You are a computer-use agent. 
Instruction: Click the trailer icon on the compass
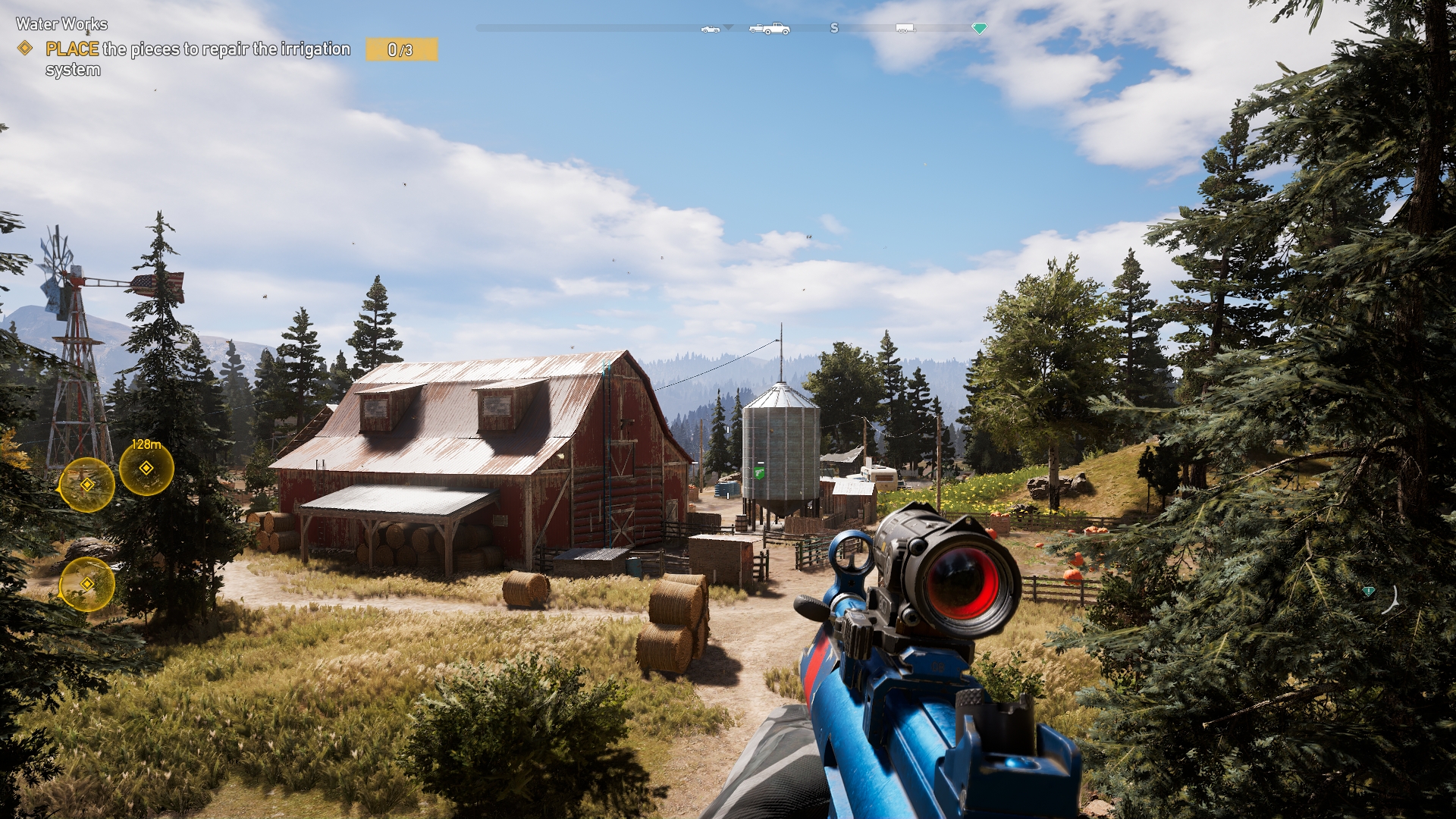(x=905, y=29)
